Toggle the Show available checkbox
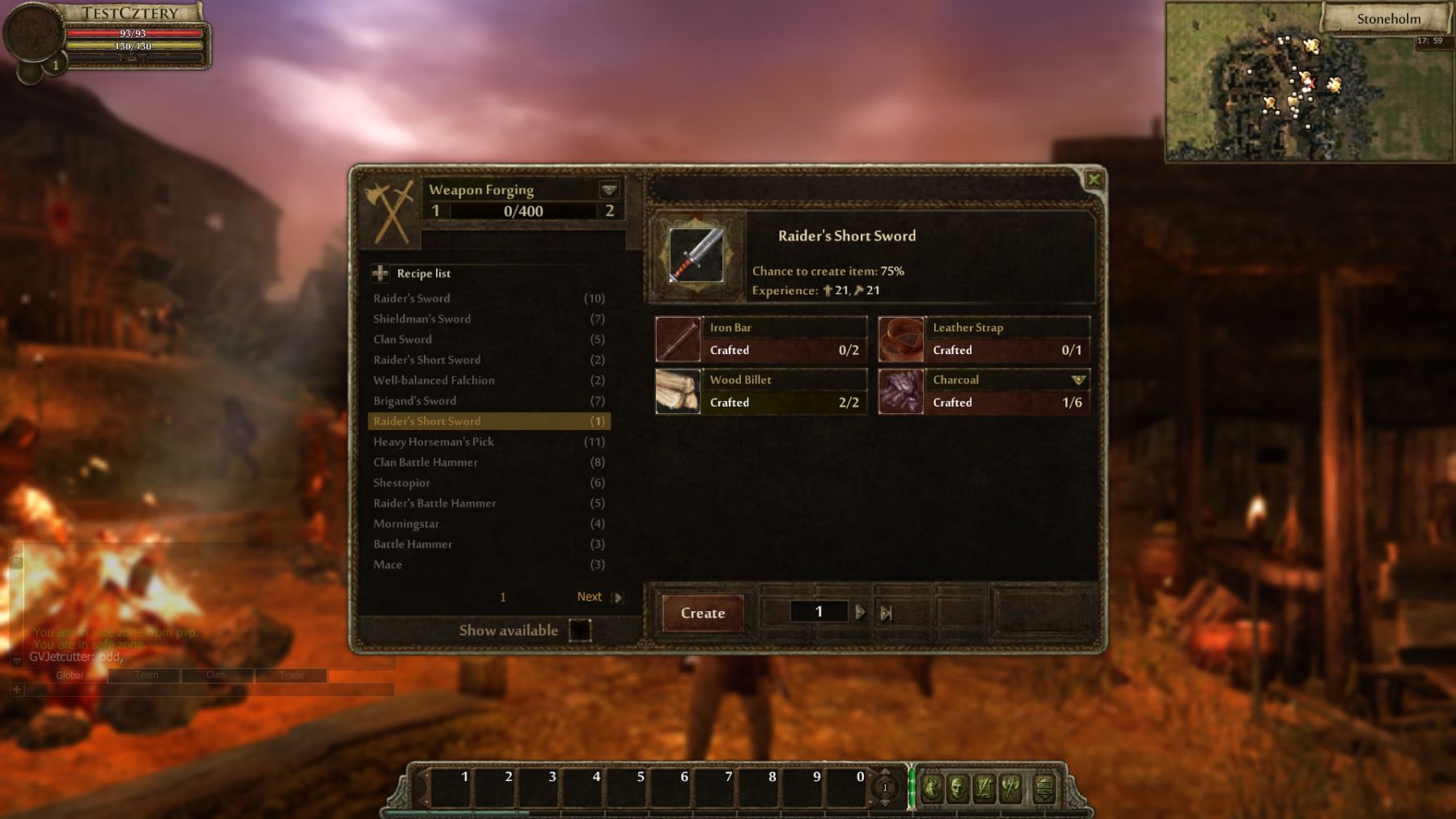1456x819 pixels. [x=580, y=630]
